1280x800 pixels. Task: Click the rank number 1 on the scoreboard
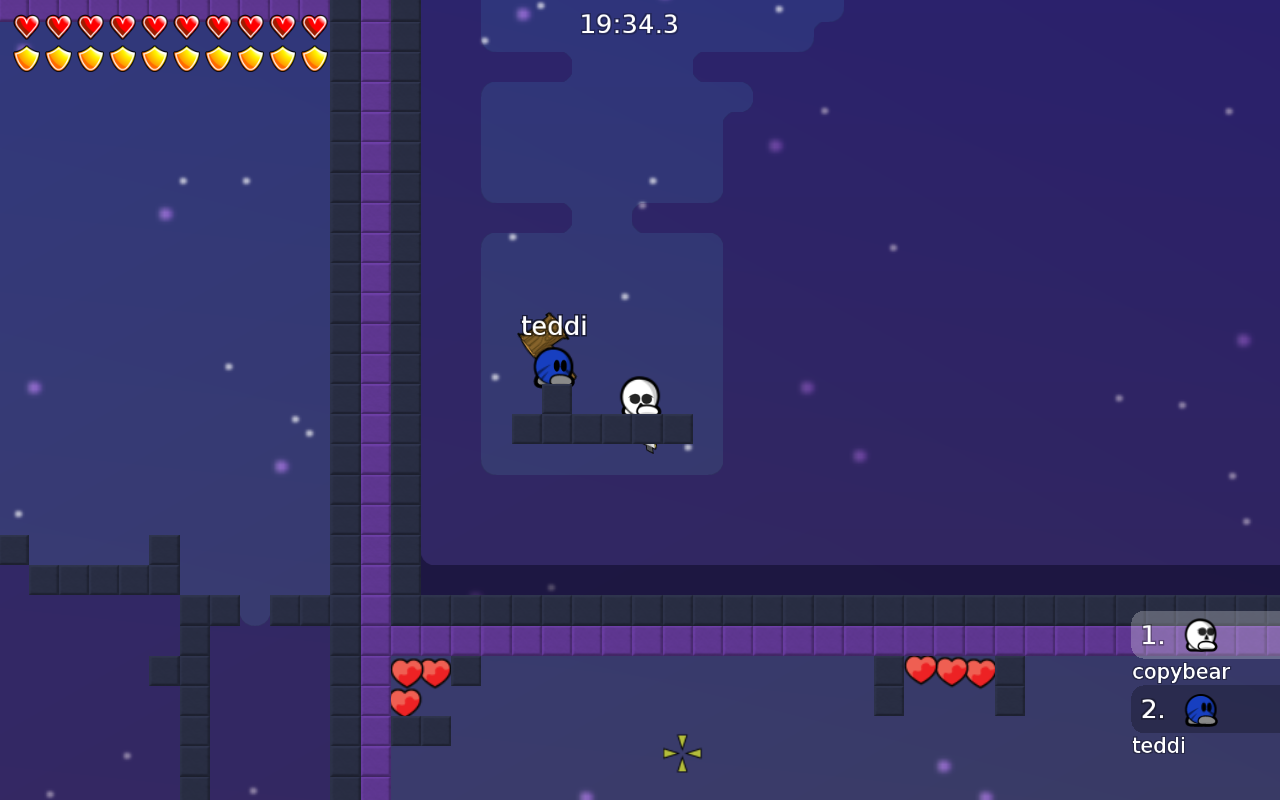click(1152, 636)
